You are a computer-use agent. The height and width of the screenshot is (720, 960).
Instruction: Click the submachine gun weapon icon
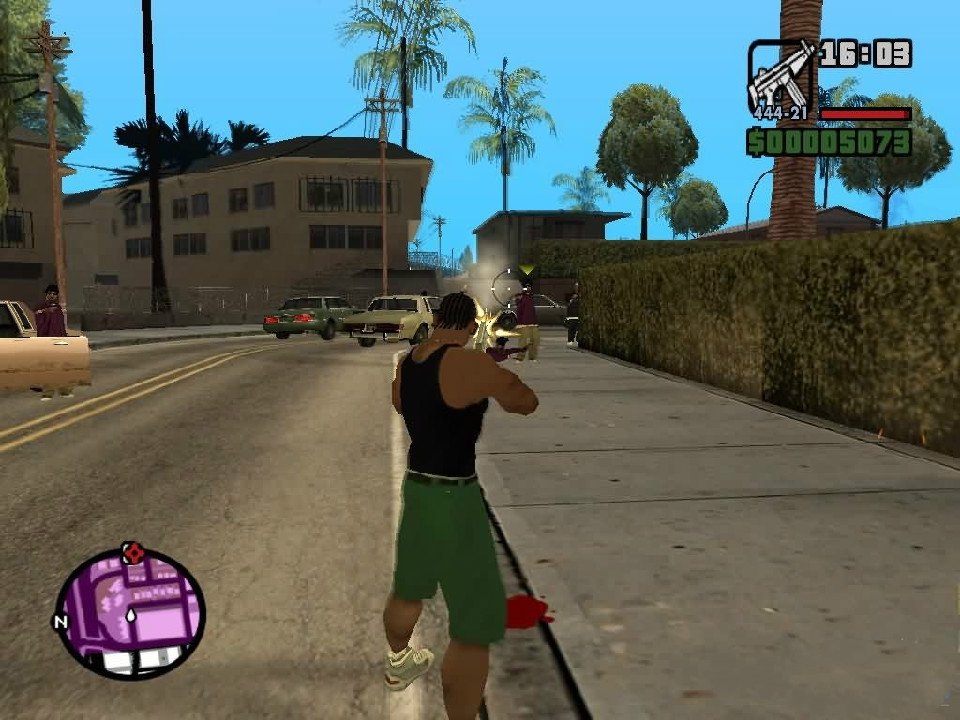coord(779,75)
